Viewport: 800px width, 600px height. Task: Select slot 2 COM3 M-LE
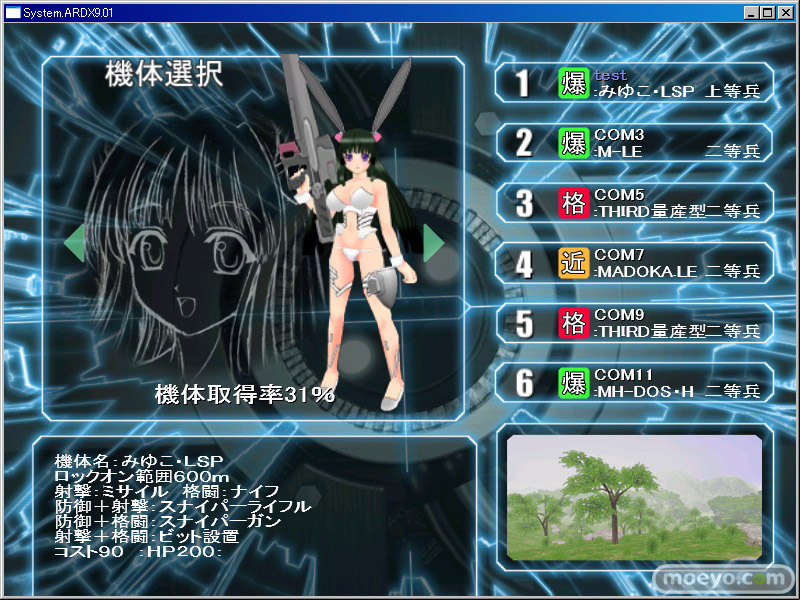635,143
